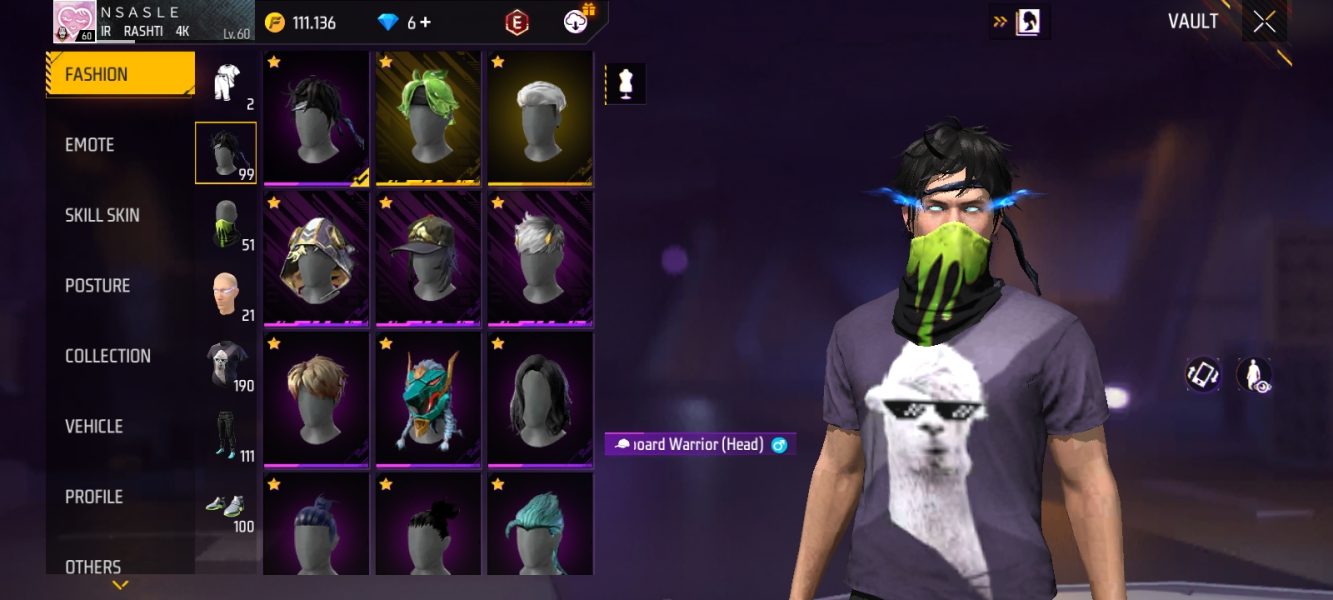Open the Collection tab
This screenshot has height=600, width=1333.
[107, 356]
